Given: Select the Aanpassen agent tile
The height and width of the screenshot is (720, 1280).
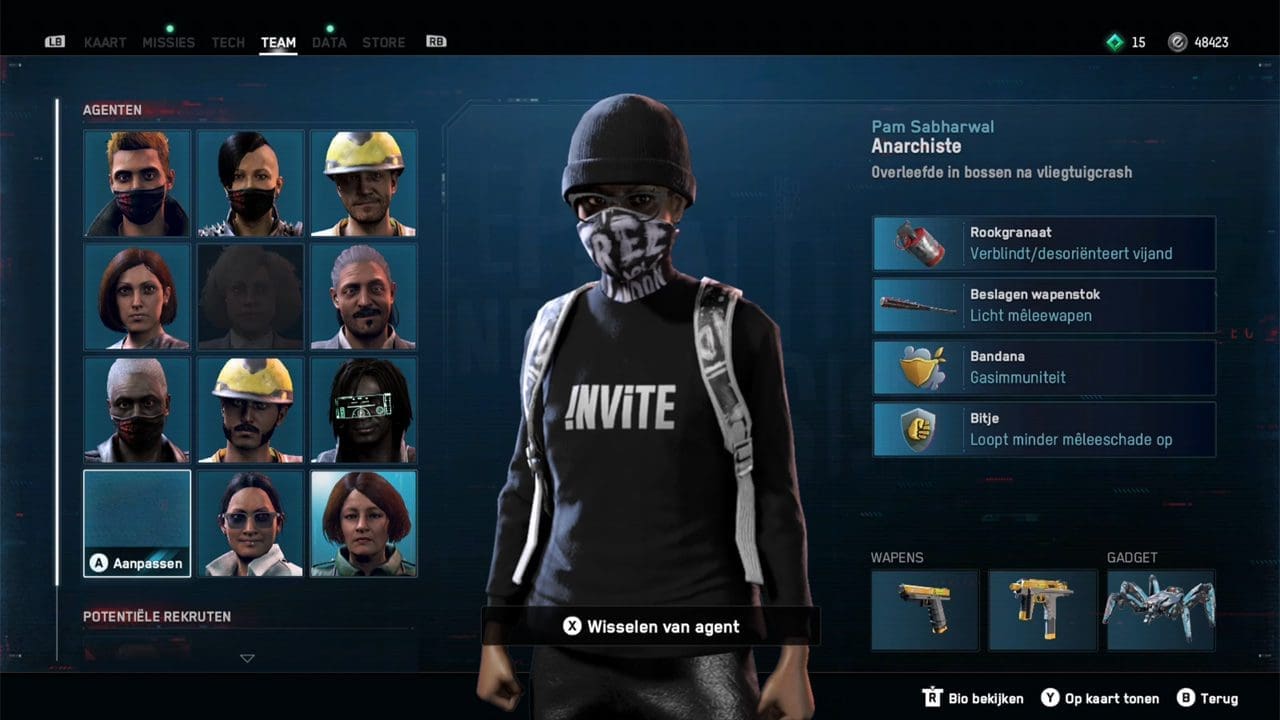Looking at the screenshot, I should (x=137, y=523).
